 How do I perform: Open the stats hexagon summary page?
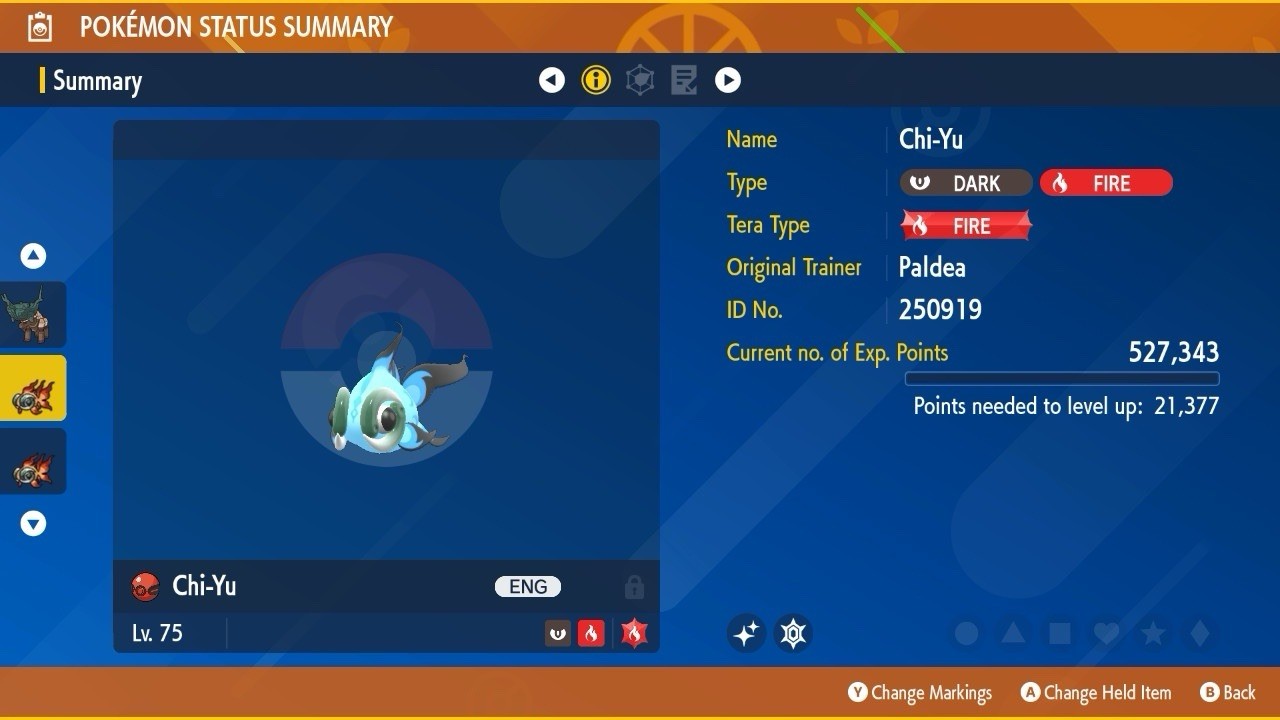tap(639, 80)
